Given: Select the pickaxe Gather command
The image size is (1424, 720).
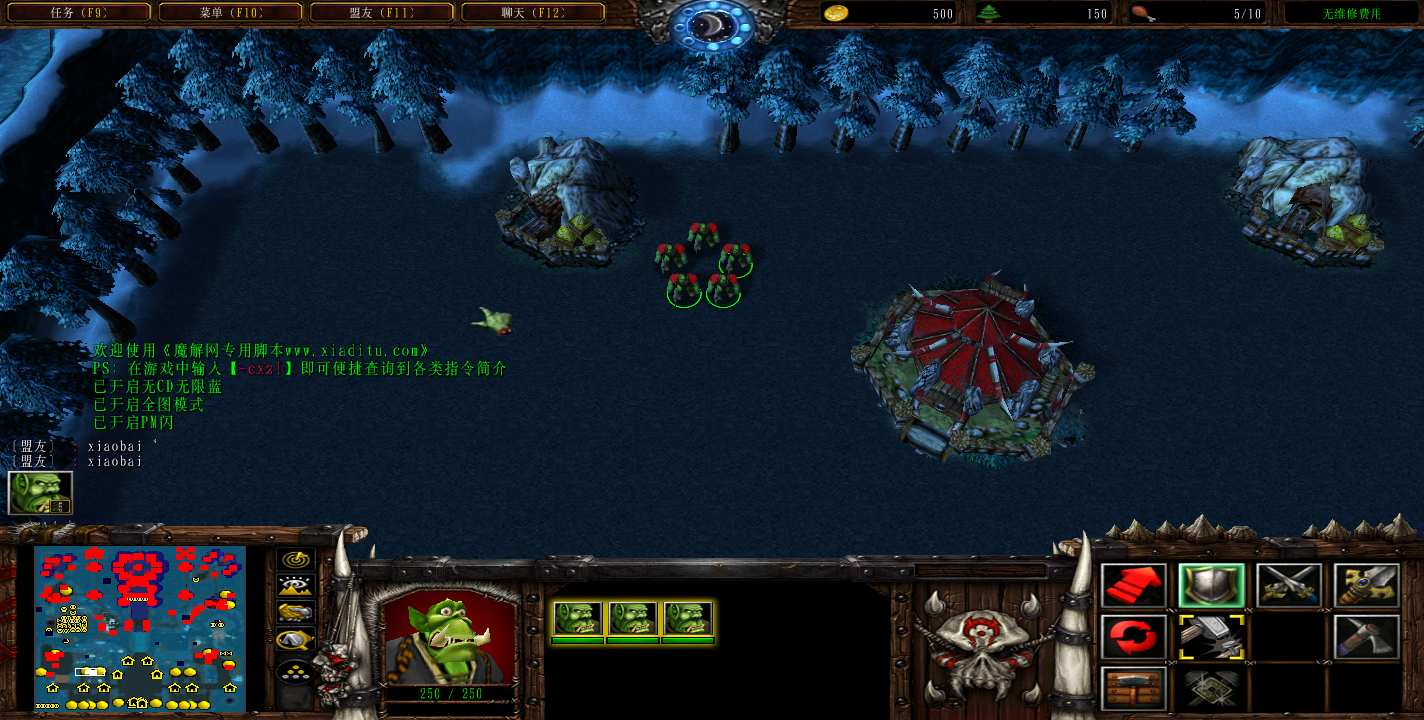Looking at the screenshot, I should pos(1366,637).
